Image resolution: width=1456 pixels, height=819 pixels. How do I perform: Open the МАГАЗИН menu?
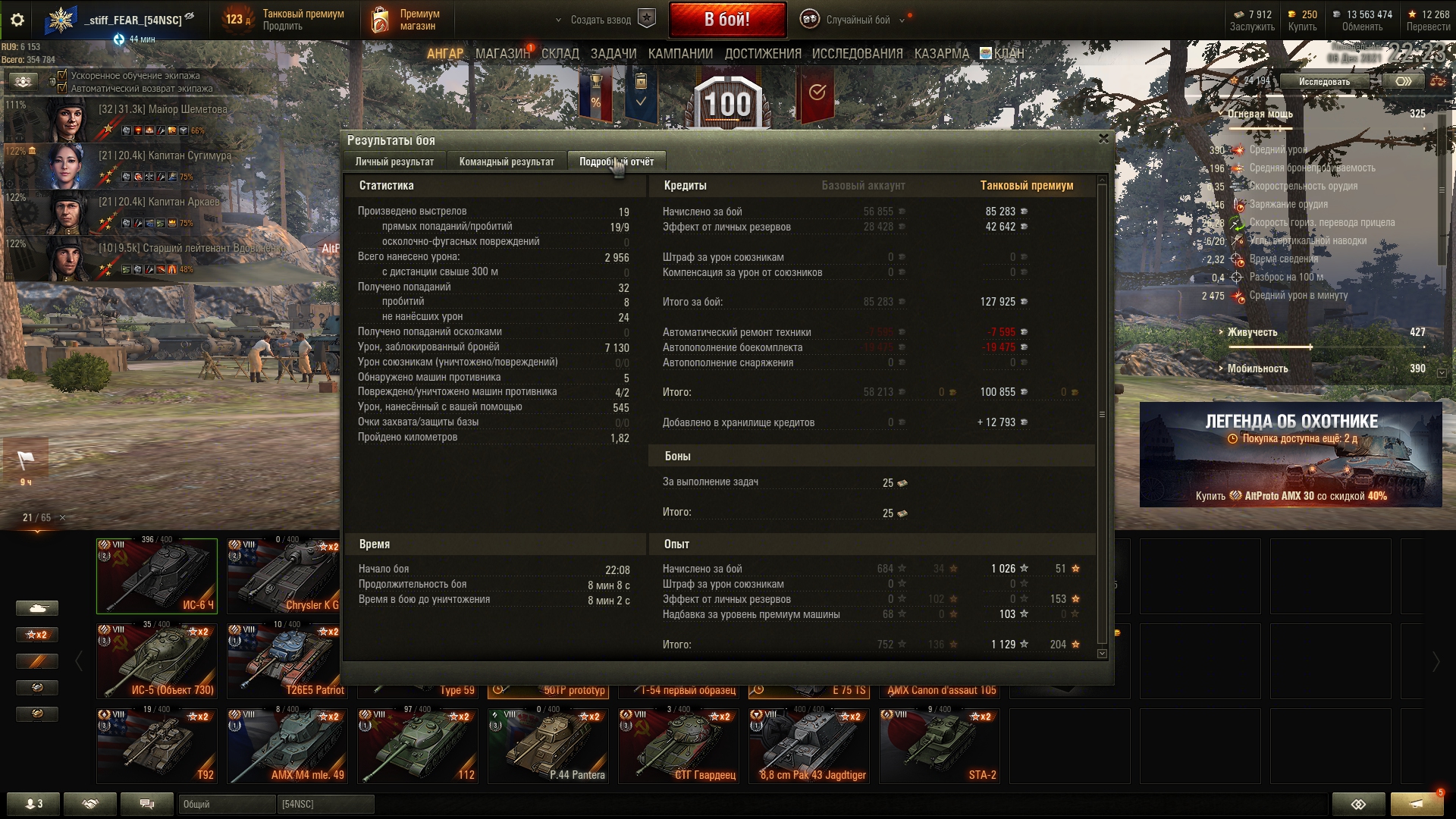tap(502, 54)
